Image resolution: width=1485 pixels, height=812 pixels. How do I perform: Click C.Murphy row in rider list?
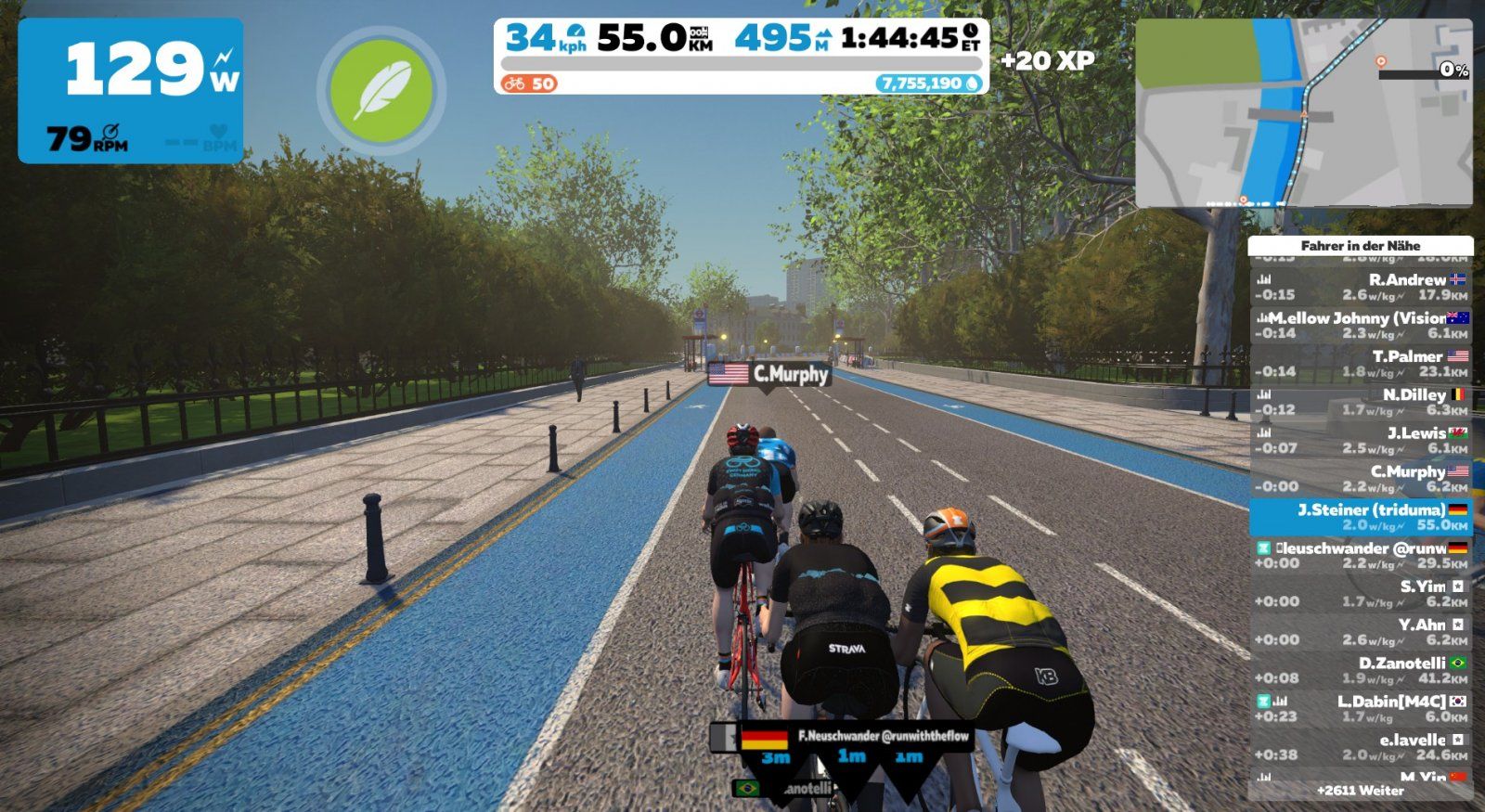(1360, 479)
